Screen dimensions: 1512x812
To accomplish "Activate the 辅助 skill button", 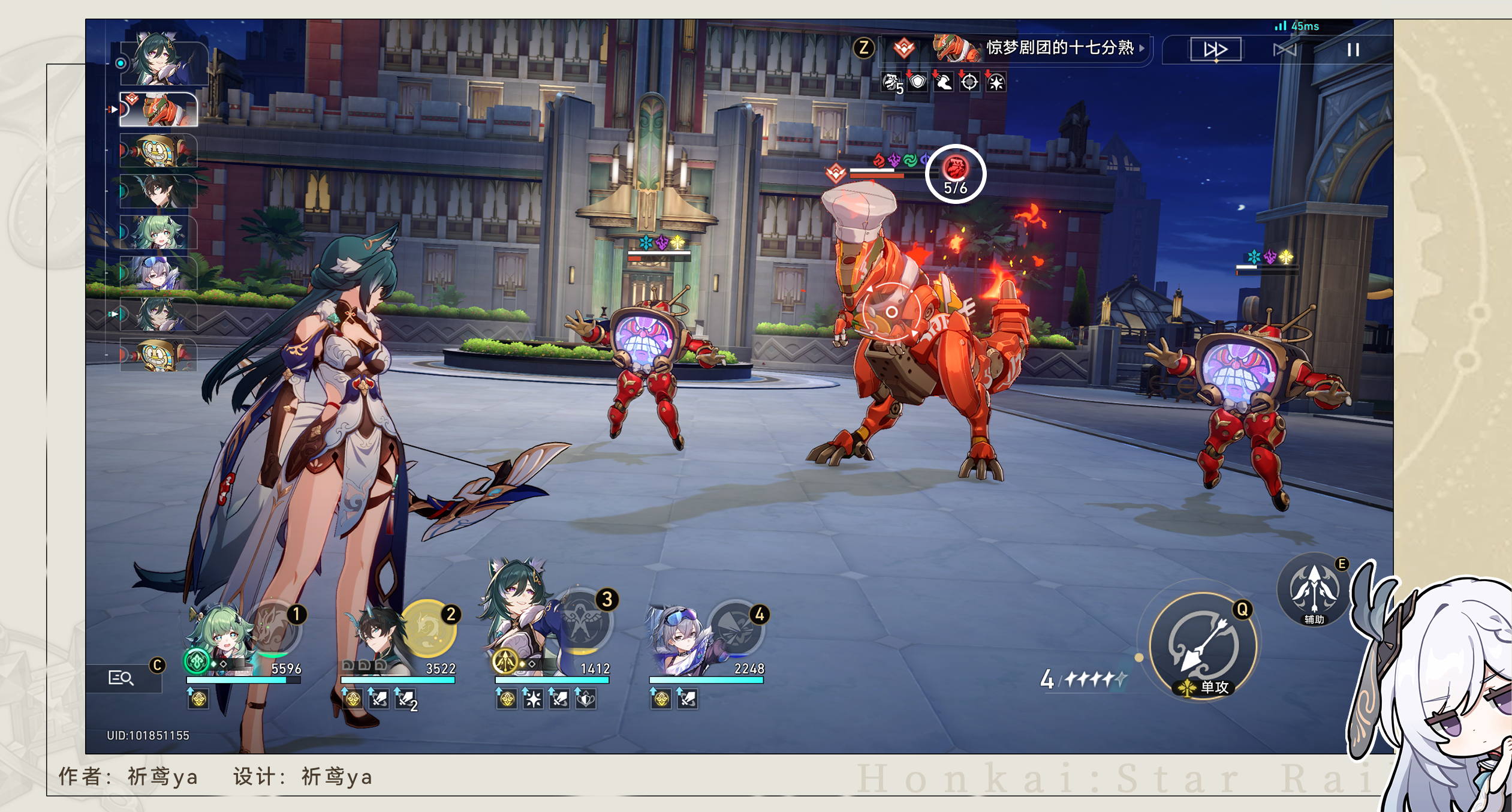I will (x=1314, y=590).
